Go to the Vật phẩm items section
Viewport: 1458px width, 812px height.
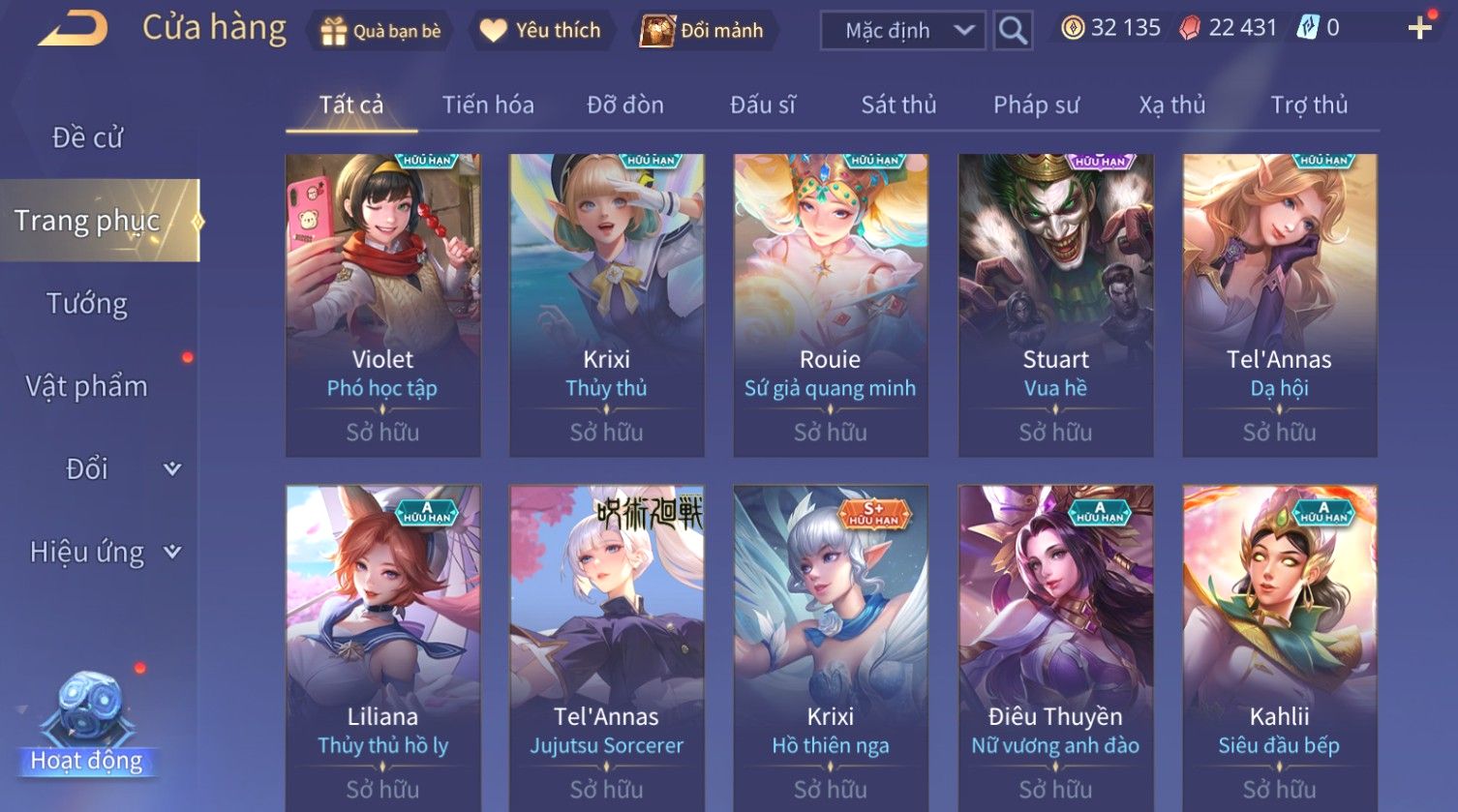click(x=87, y=386)
